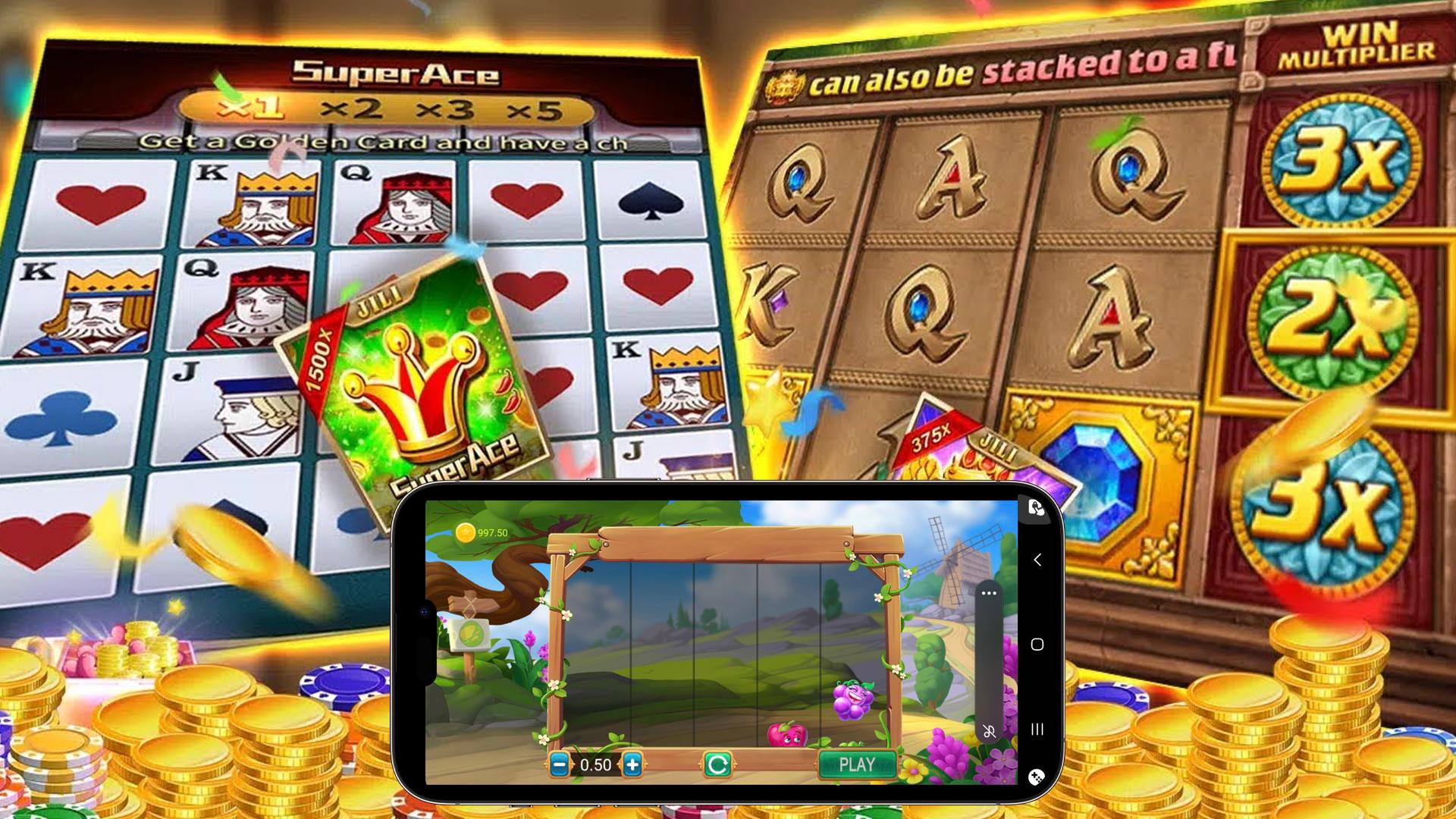Image resolution: width=1456 pixels, height=819 pixels.
Task: Tap the PLAY button to spin
Action: point(856,764)
